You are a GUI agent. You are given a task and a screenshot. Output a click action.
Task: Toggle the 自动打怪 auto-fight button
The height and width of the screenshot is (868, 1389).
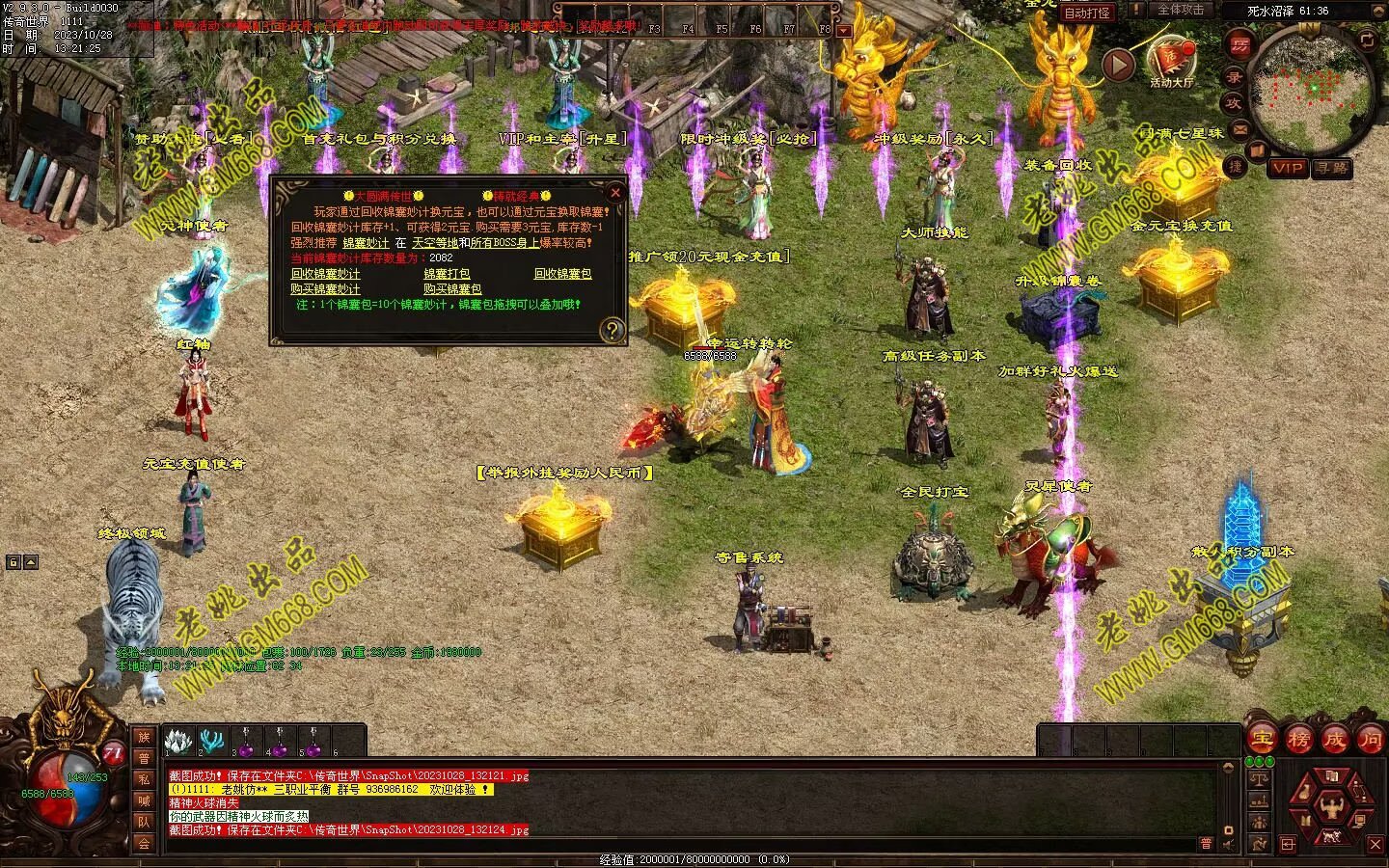pyautogui.click(x=1086, y=13)
